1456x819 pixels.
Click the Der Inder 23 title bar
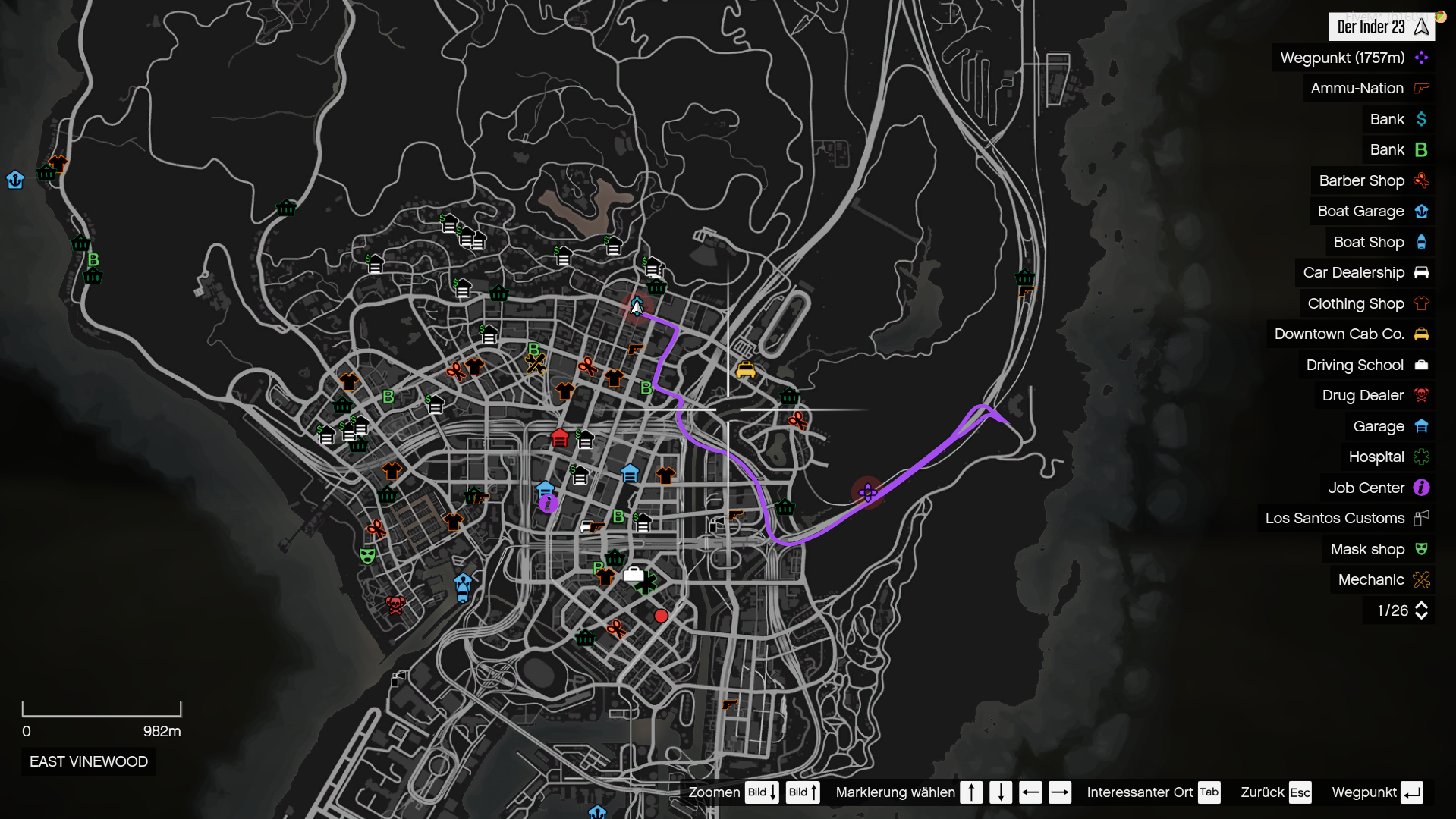[1381, 27]
